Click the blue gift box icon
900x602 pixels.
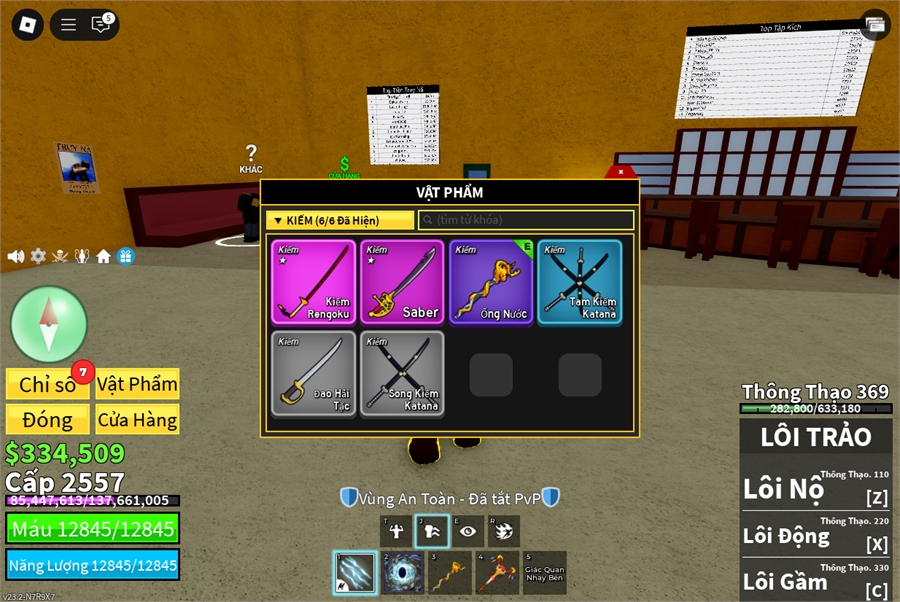click(125, 256)
